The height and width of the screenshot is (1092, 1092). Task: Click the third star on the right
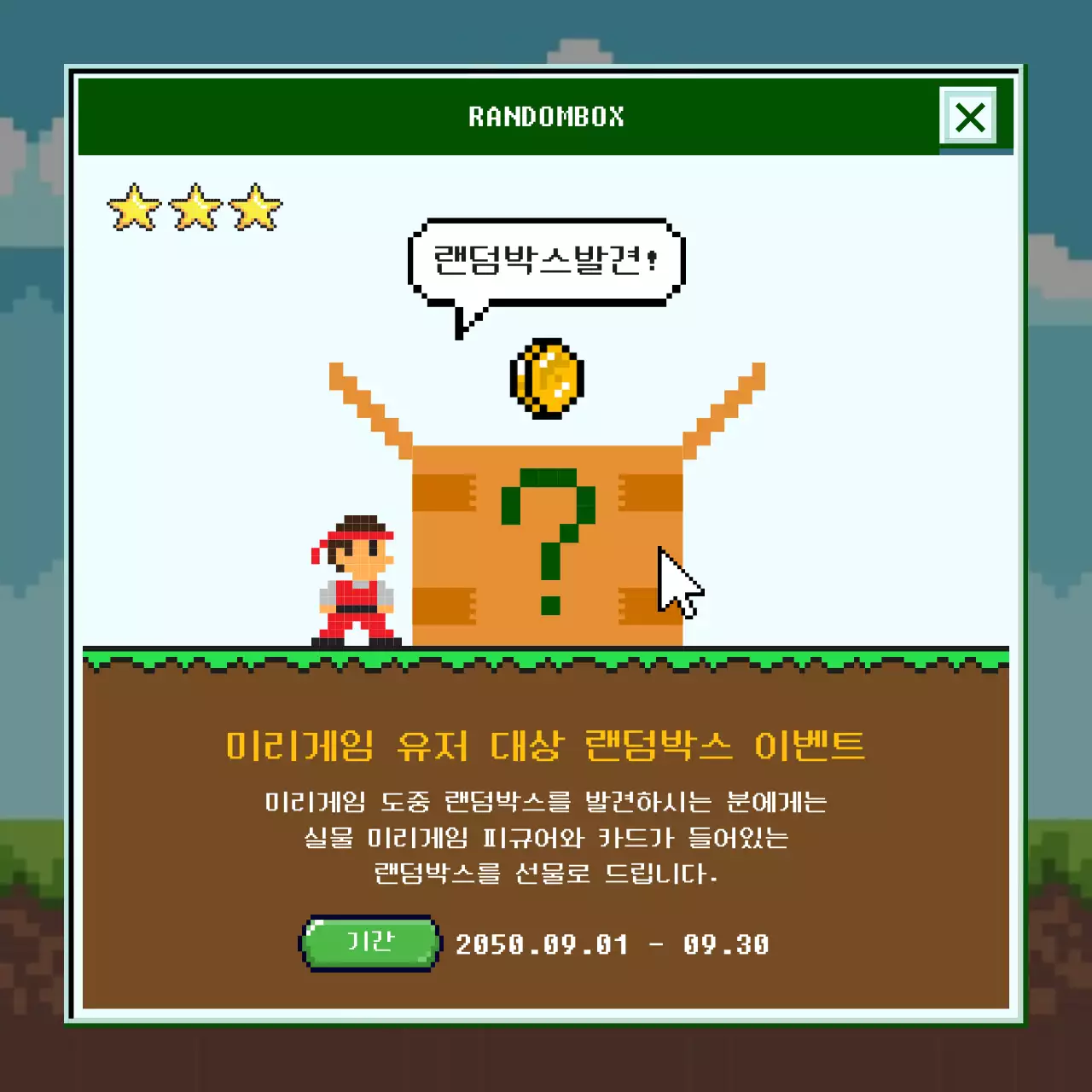[x=256, y=206]
